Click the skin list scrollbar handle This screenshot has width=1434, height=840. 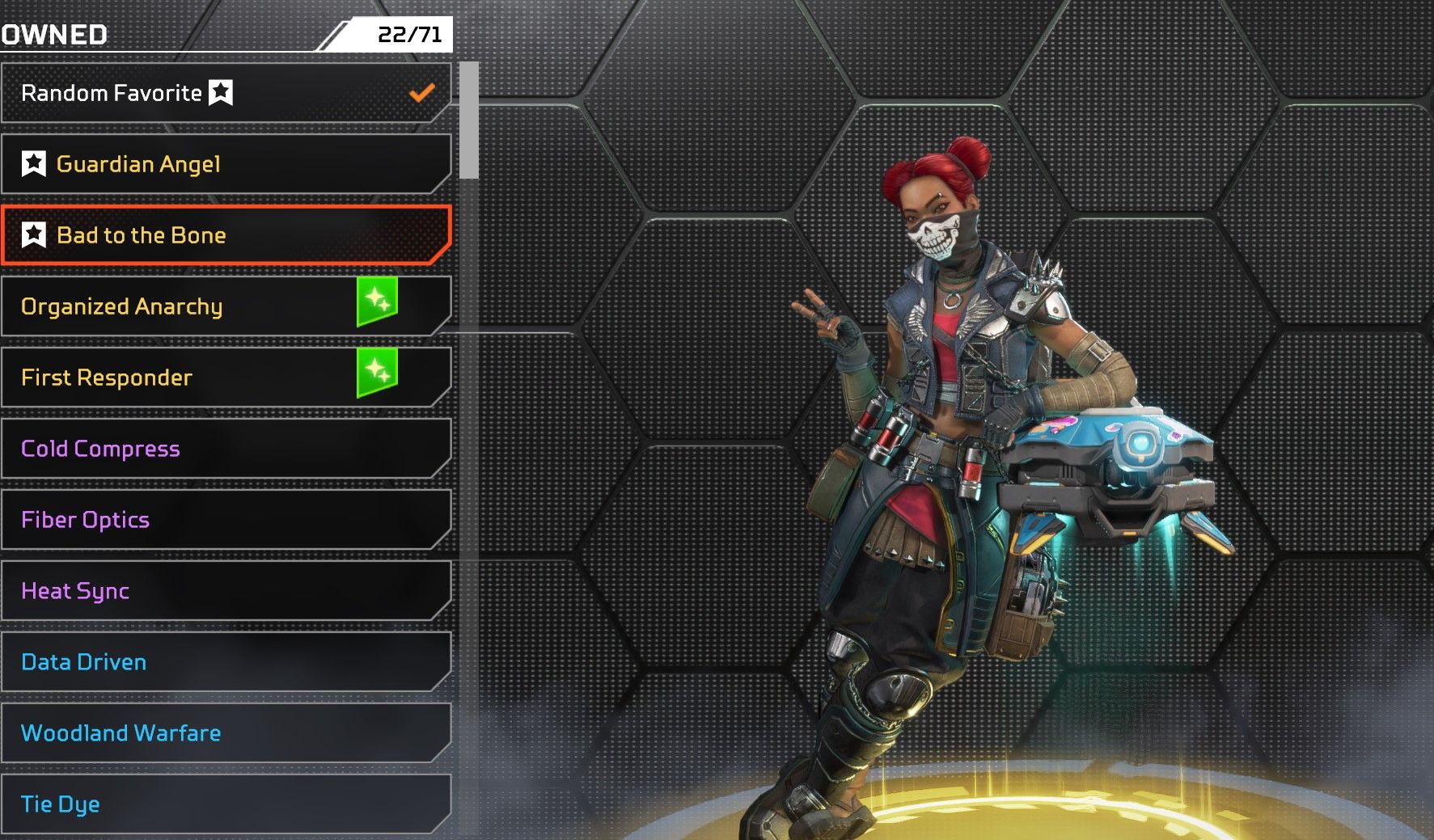point(469,121)
